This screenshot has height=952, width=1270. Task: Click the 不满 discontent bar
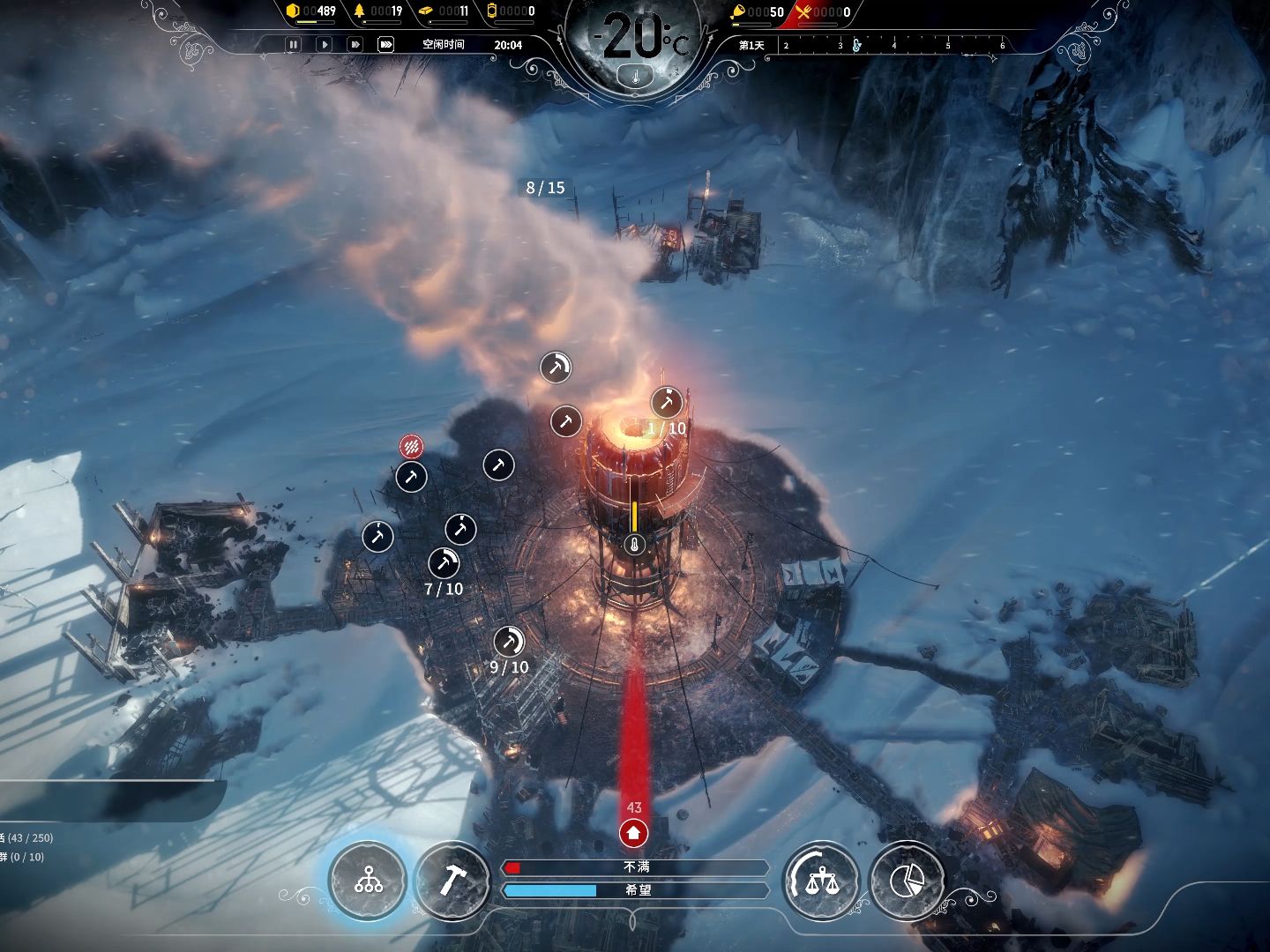pyautogui.click(x=635, y=867)
